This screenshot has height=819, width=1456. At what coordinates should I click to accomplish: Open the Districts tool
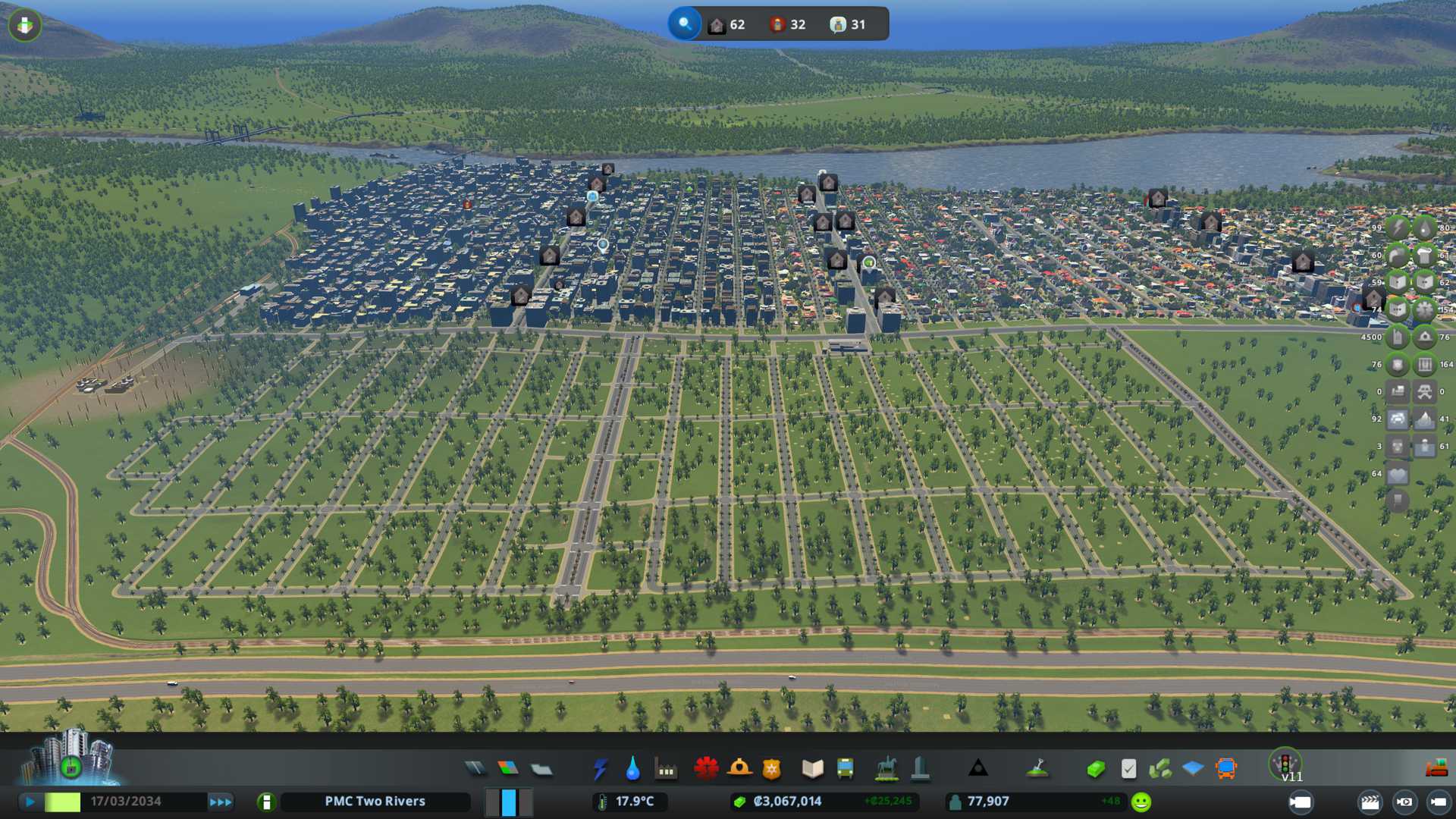tap(541, 769)
